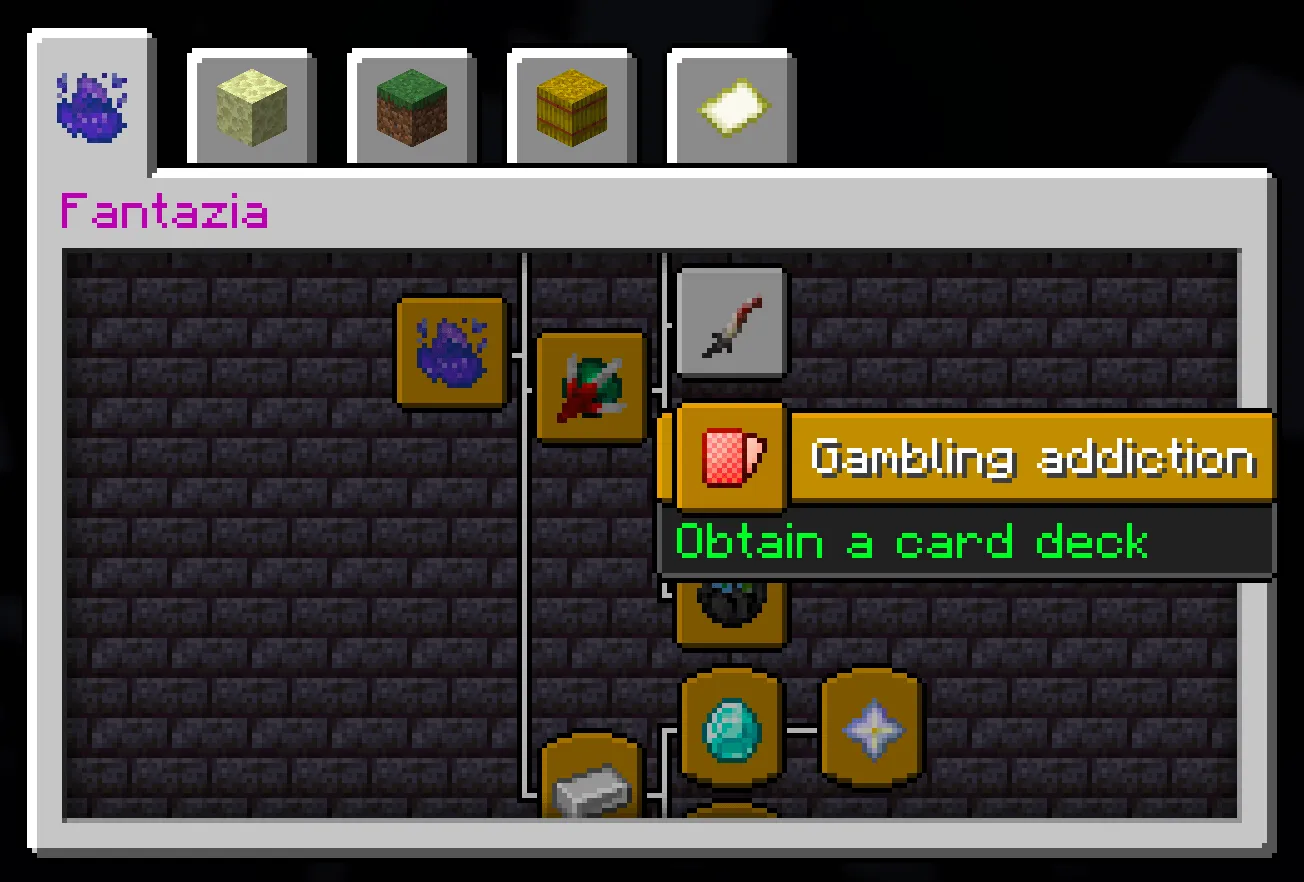Select the iron ingot advancement
This screenshot has height=882, width=1304.
(x=592, y=790)
